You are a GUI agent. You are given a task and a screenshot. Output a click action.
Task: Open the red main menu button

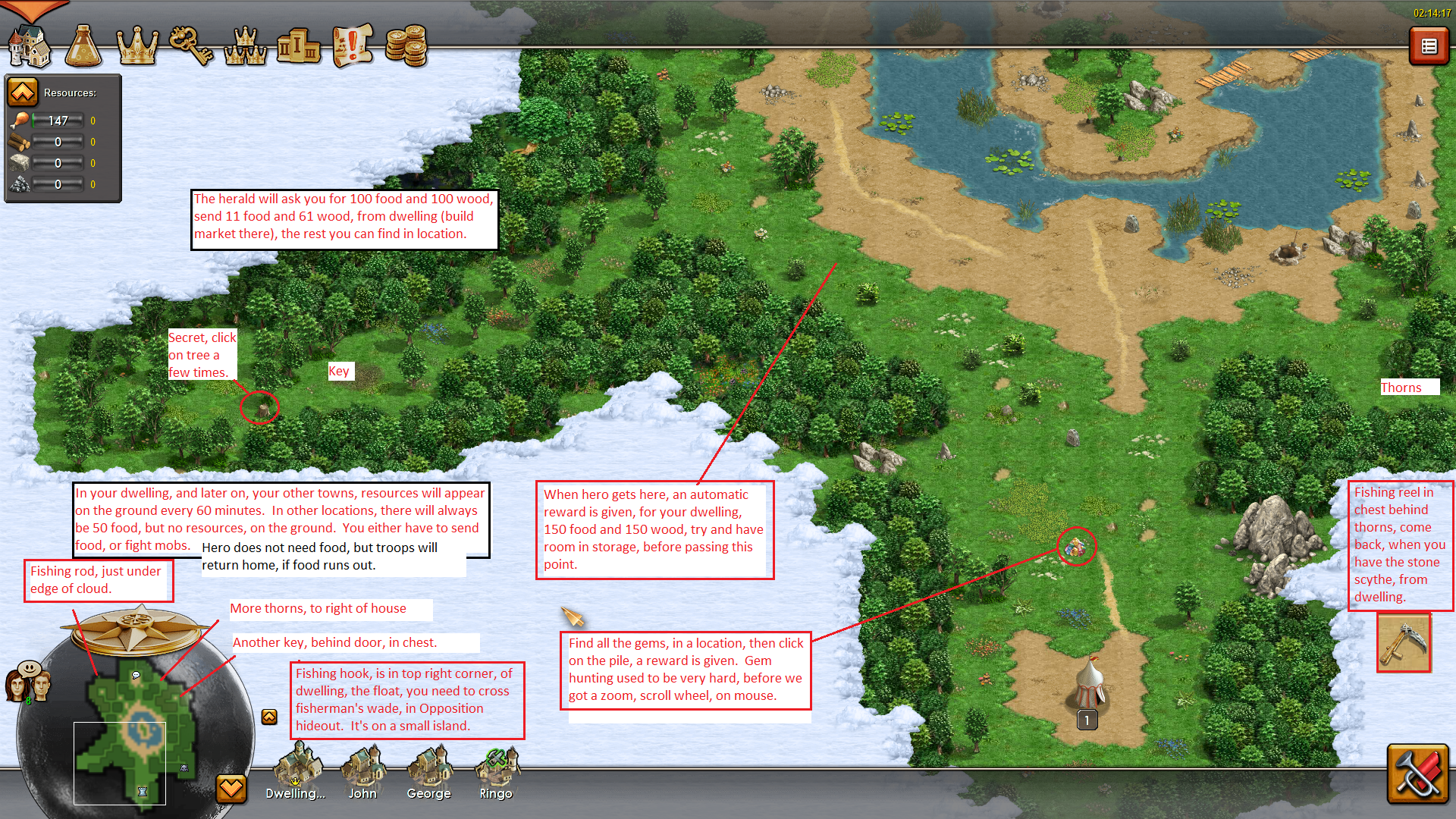[x=1429, y=47]
